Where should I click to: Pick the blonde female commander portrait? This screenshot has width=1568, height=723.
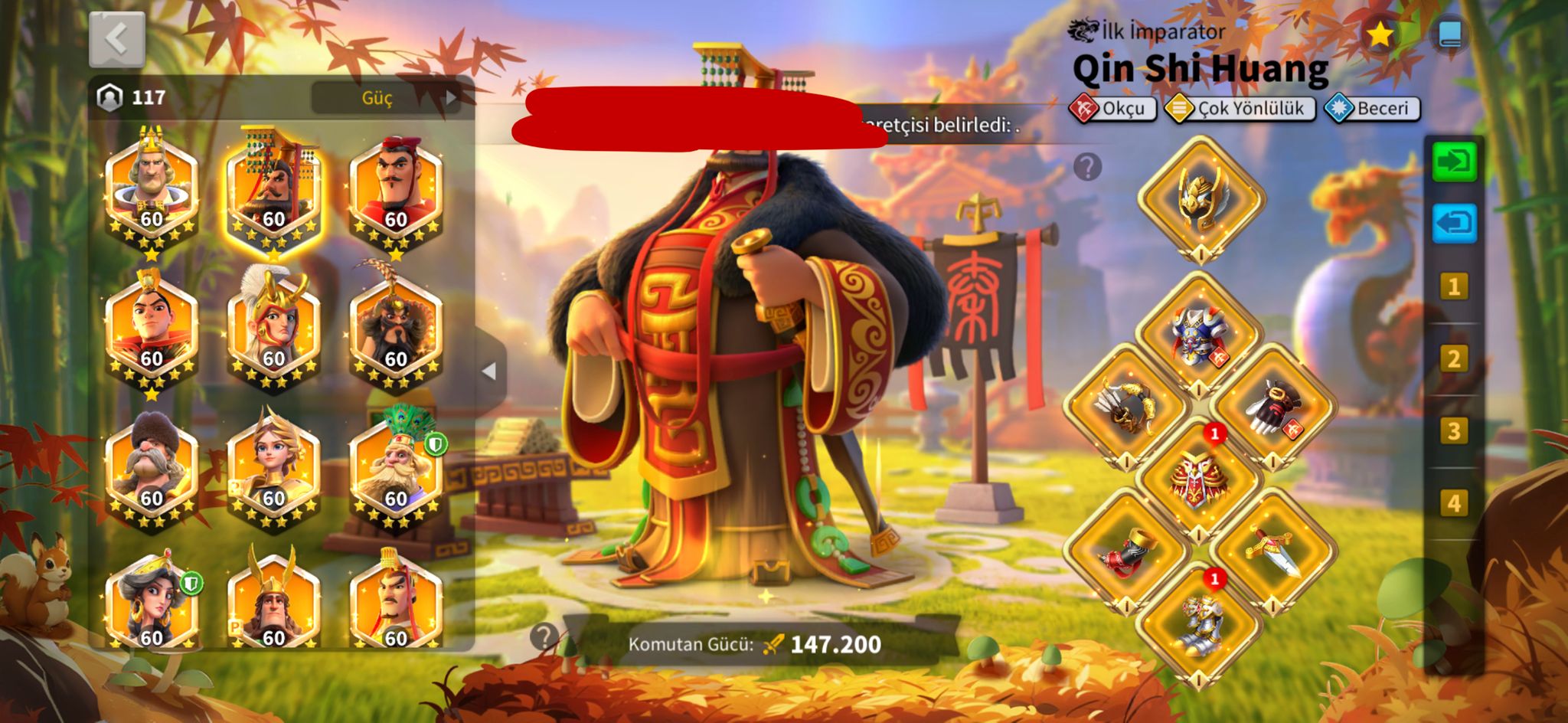click(273, 467)
